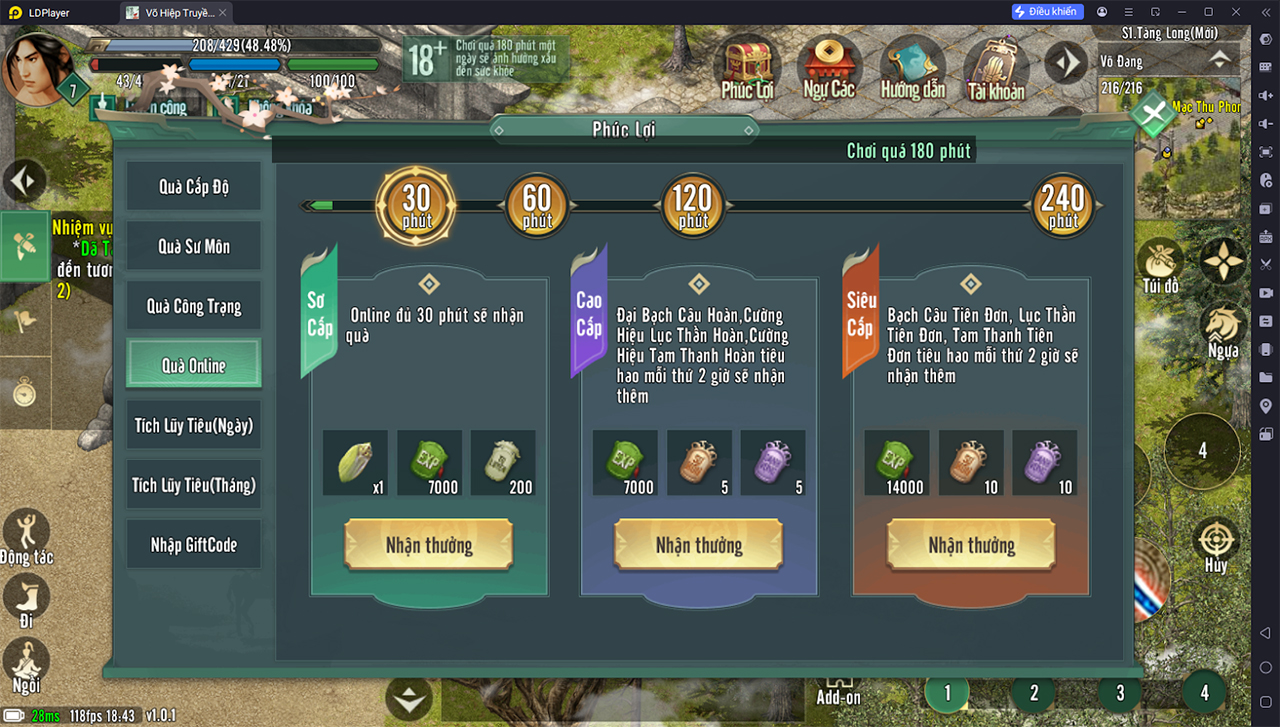
Task: Claim the Cao Cấp reward with Nhận thưởng
Action: [698, 546]
